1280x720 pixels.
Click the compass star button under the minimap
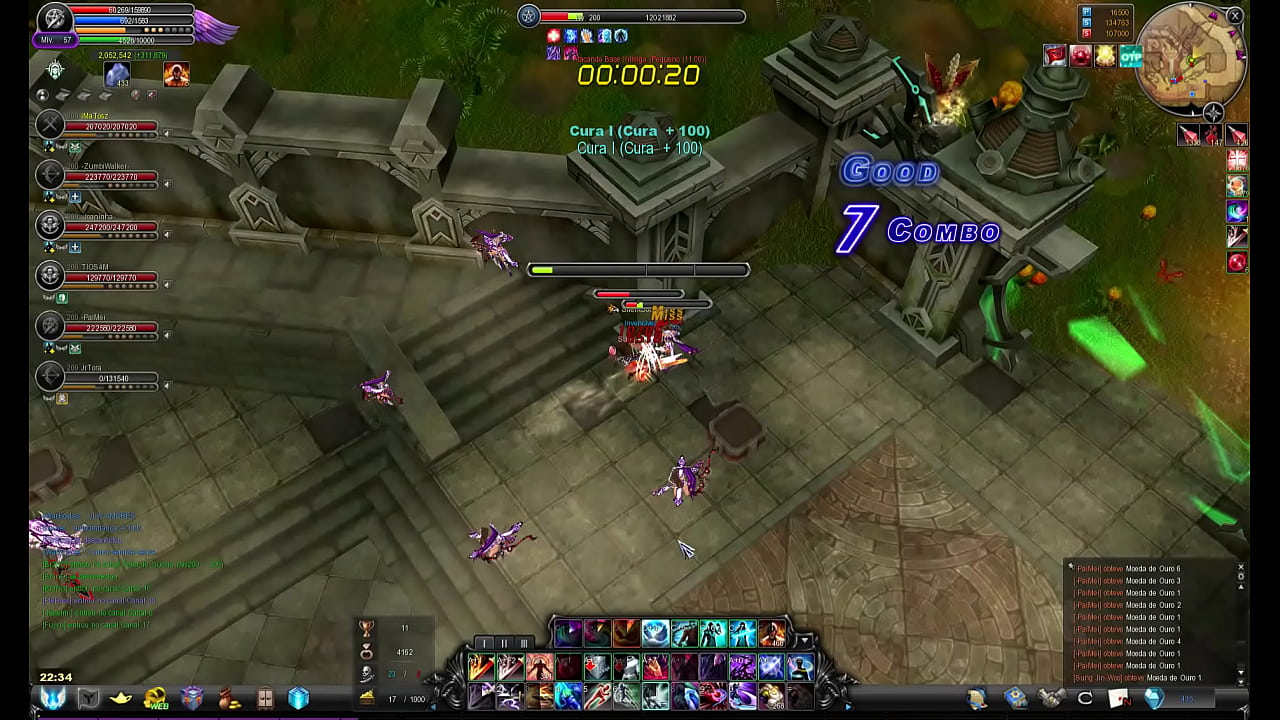coord(1213,113)
